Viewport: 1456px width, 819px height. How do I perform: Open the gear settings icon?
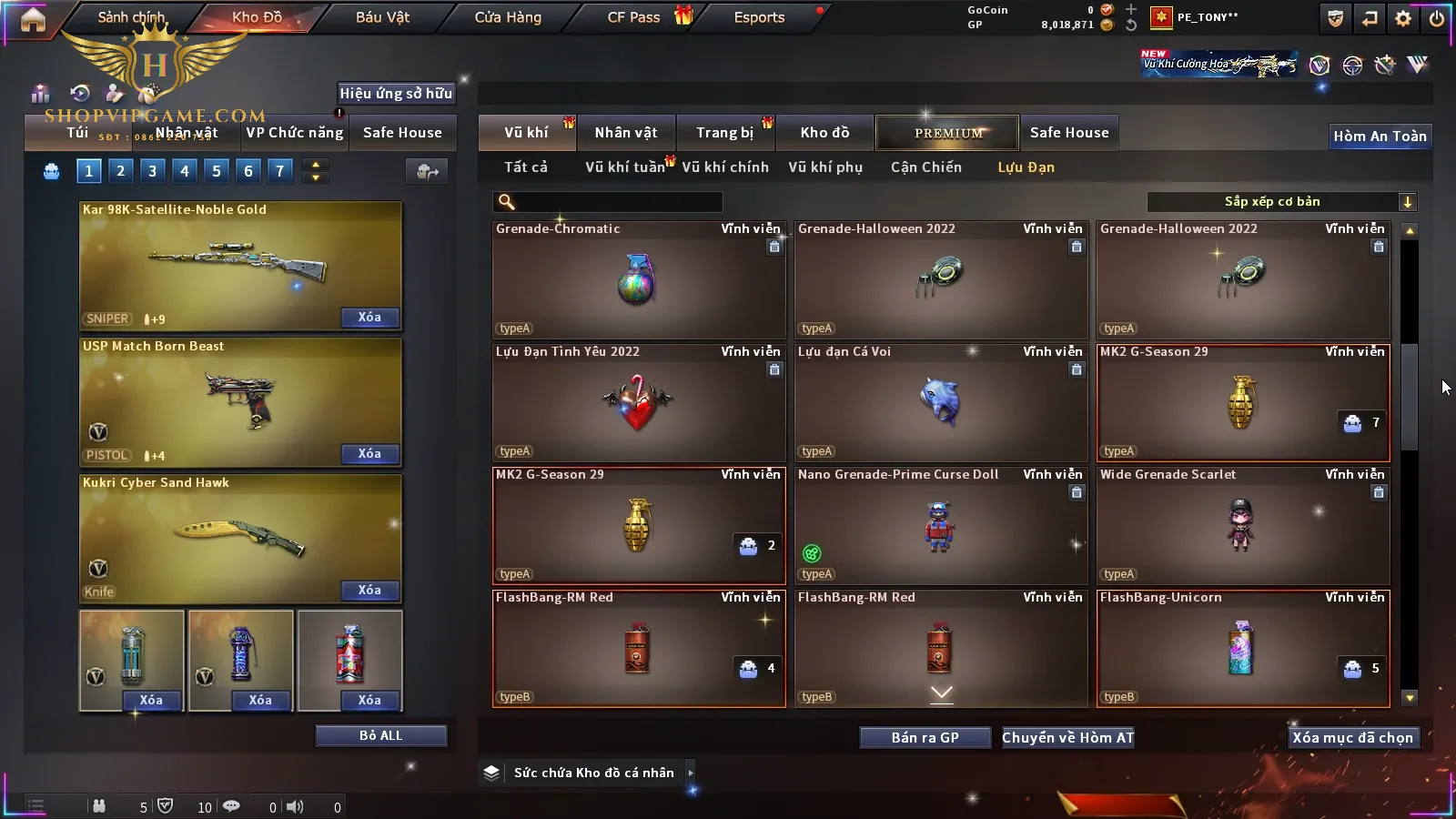coord(1403,18)
